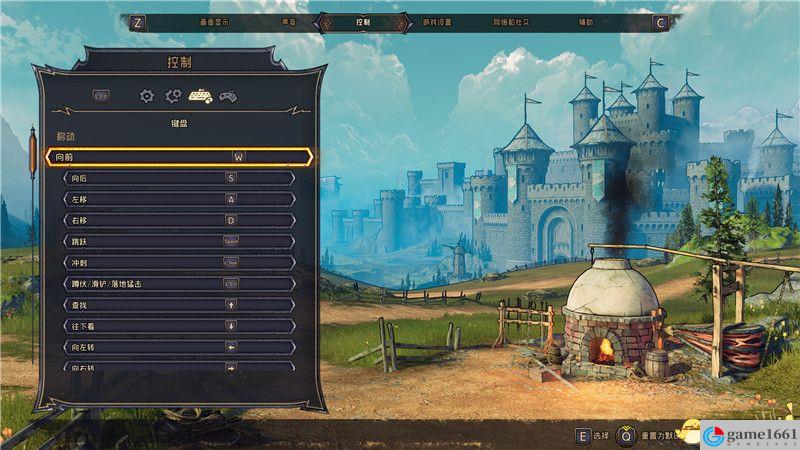800x450 pixels.
Task: Switch to the gamepad bindings sub-tab icon
Action: point(228,96)
